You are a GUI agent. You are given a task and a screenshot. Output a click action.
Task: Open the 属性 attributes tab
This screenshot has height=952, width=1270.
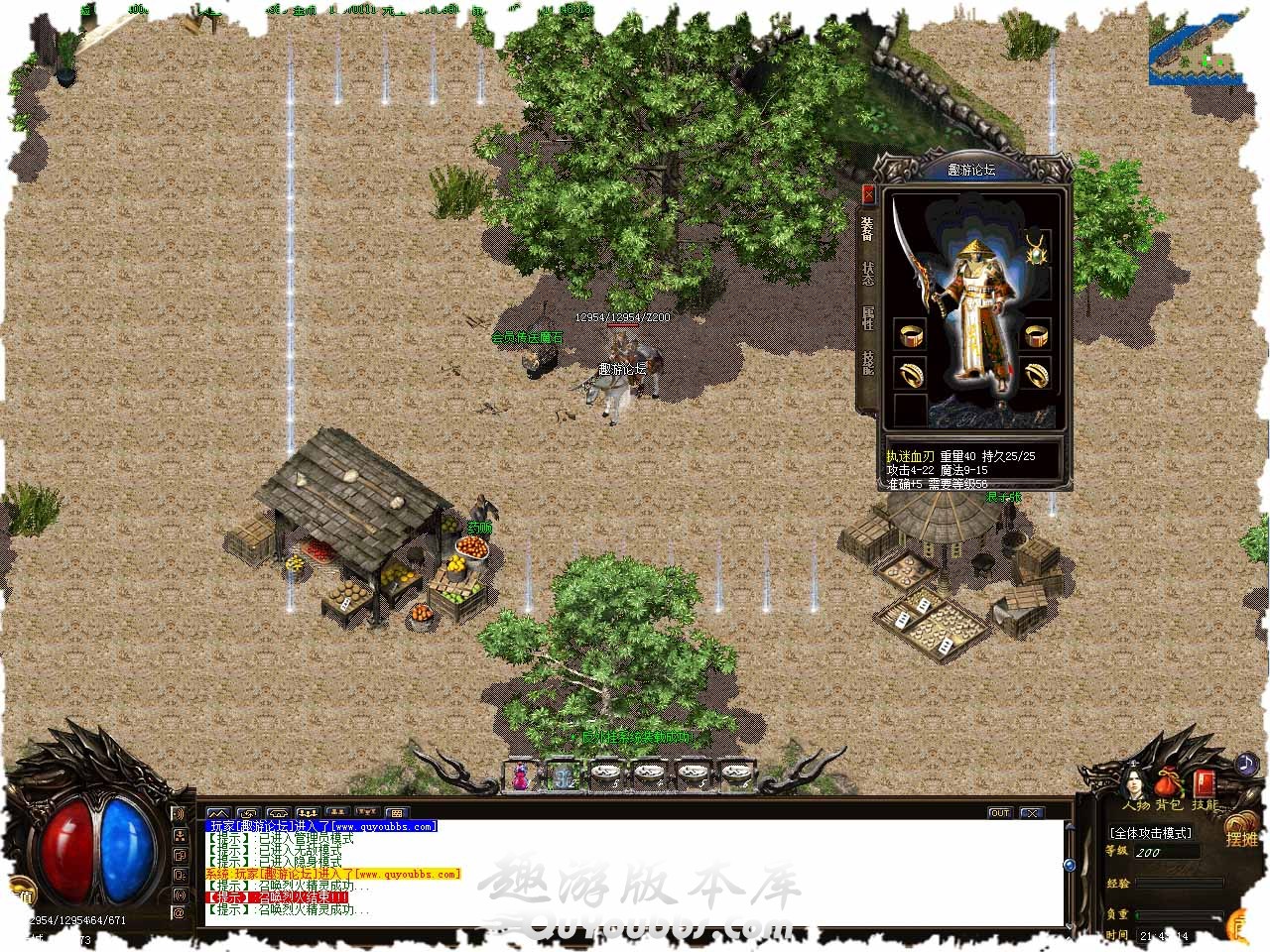pos(868,317)
